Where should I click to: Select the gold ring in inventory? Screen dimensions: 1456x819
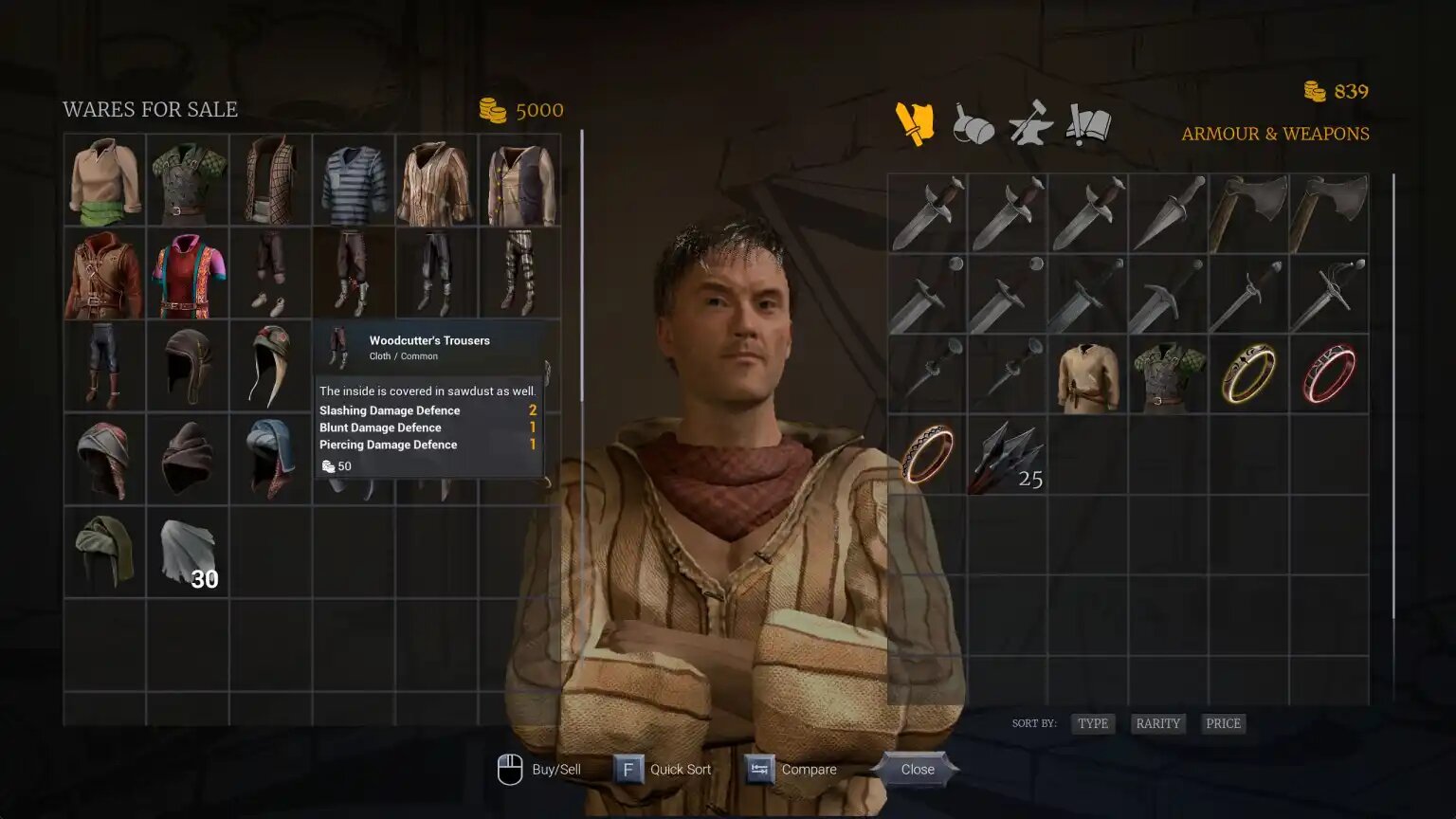(x=1248, y=374)
